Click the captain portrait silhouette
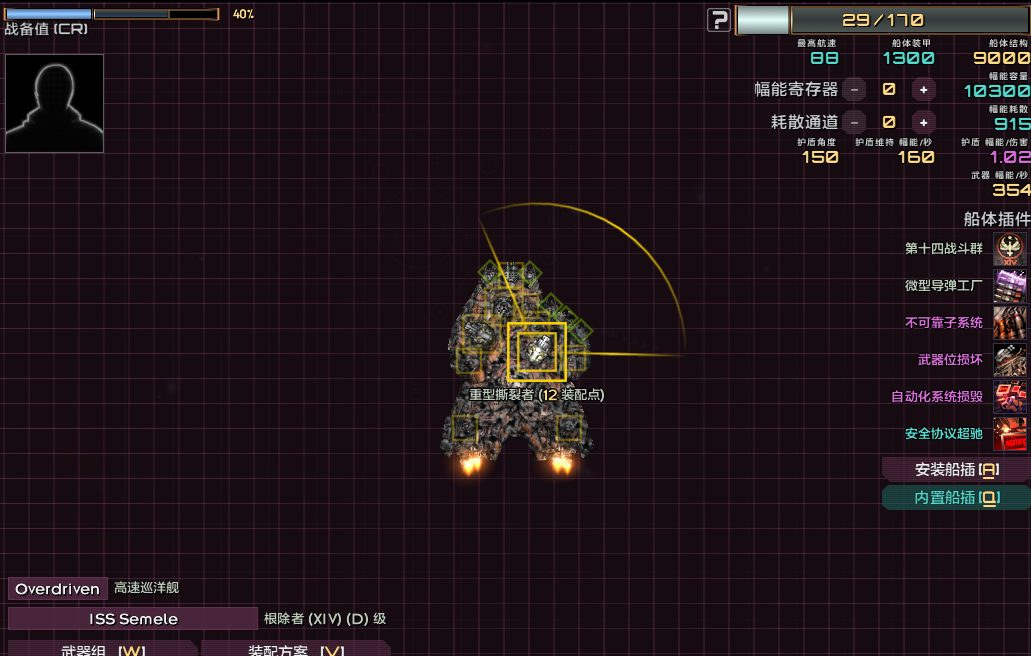Viewport: 1031px width, 656px height. (54, 103)
